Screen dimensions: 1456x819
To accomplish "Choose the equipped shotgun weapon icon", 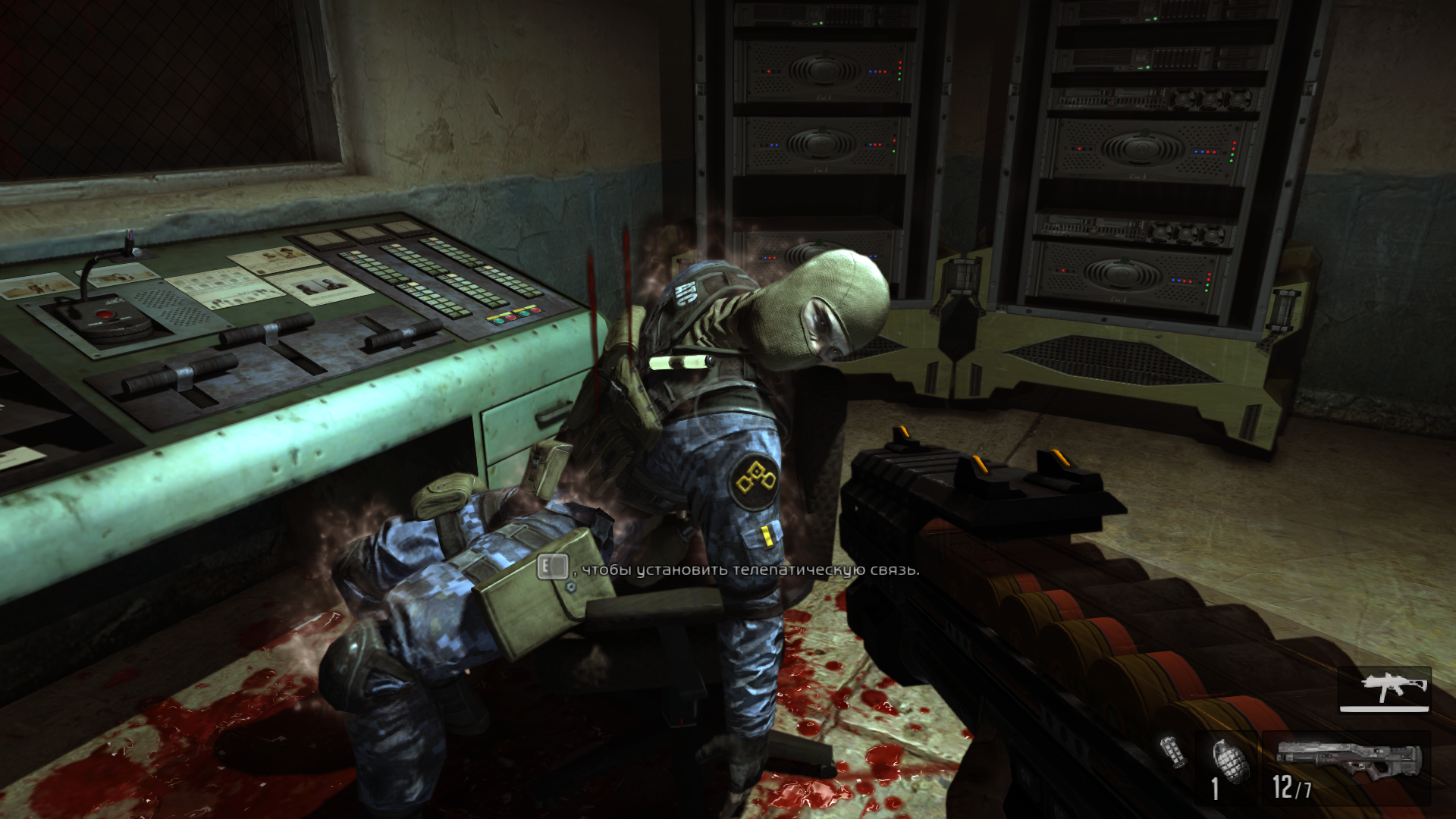I will 1347,758.
